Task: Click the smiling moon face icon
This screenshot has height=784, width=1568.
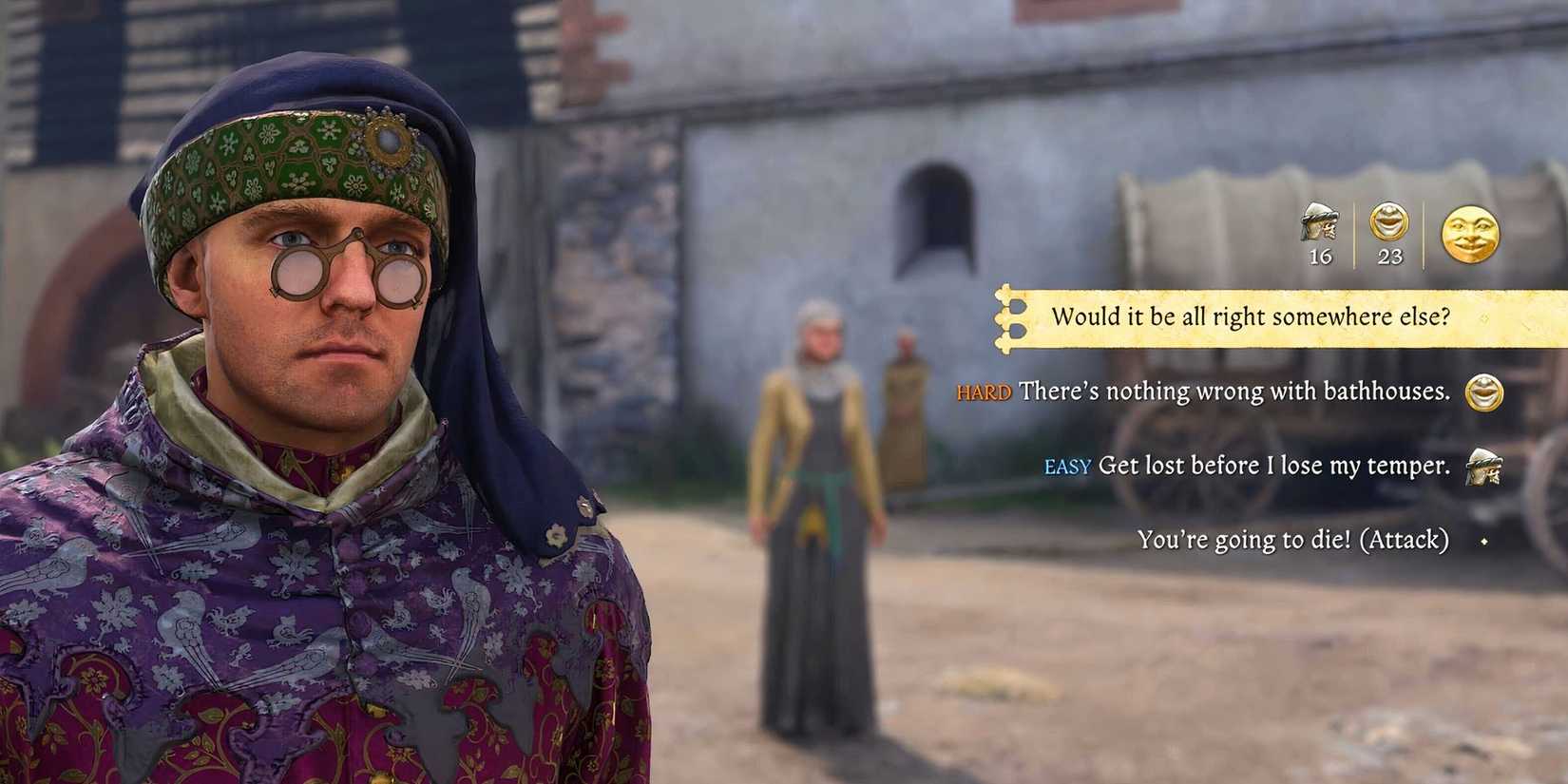Action: click(x=1472, y=236)
